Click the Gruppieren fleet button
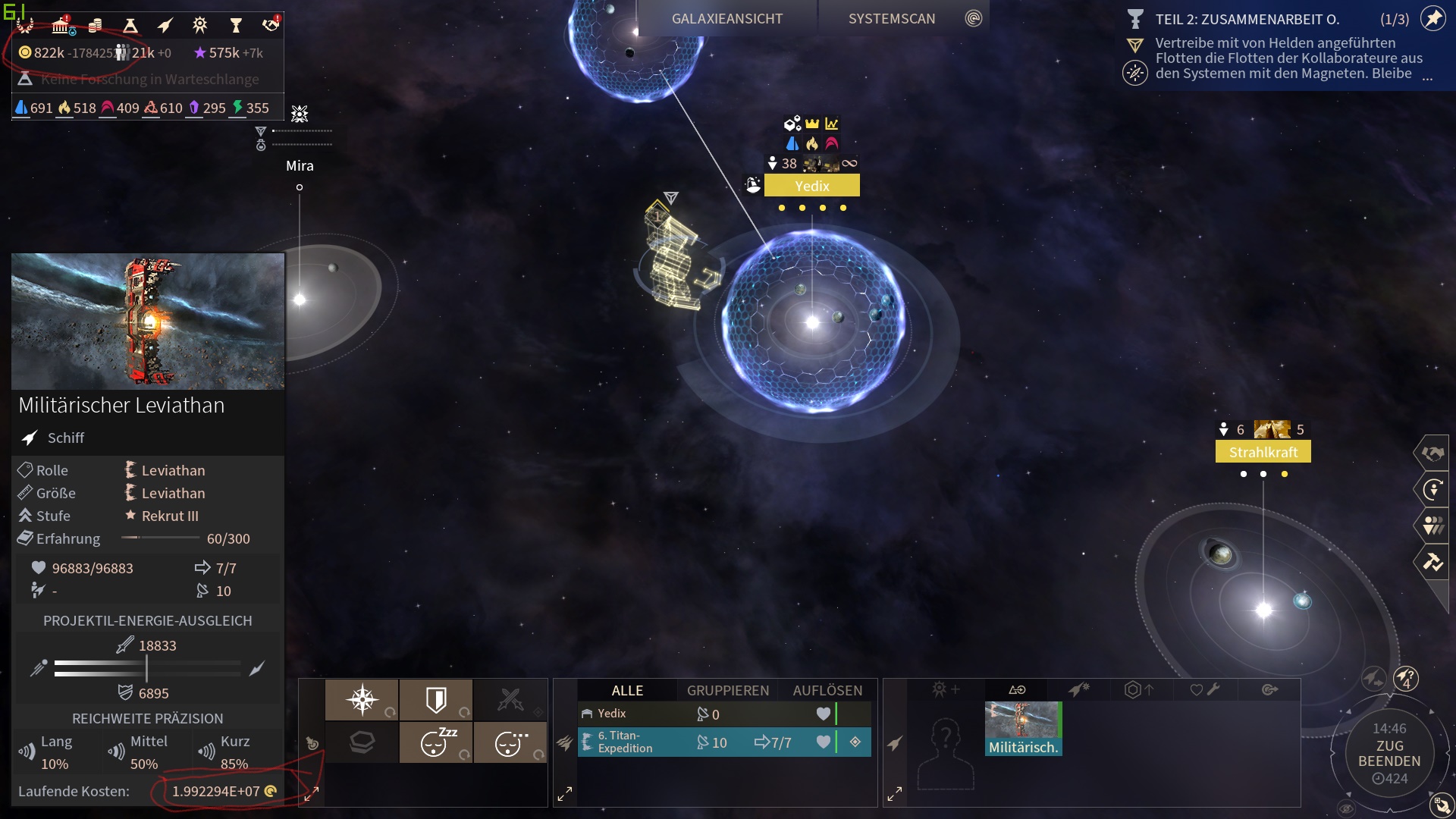 point(727,690)
